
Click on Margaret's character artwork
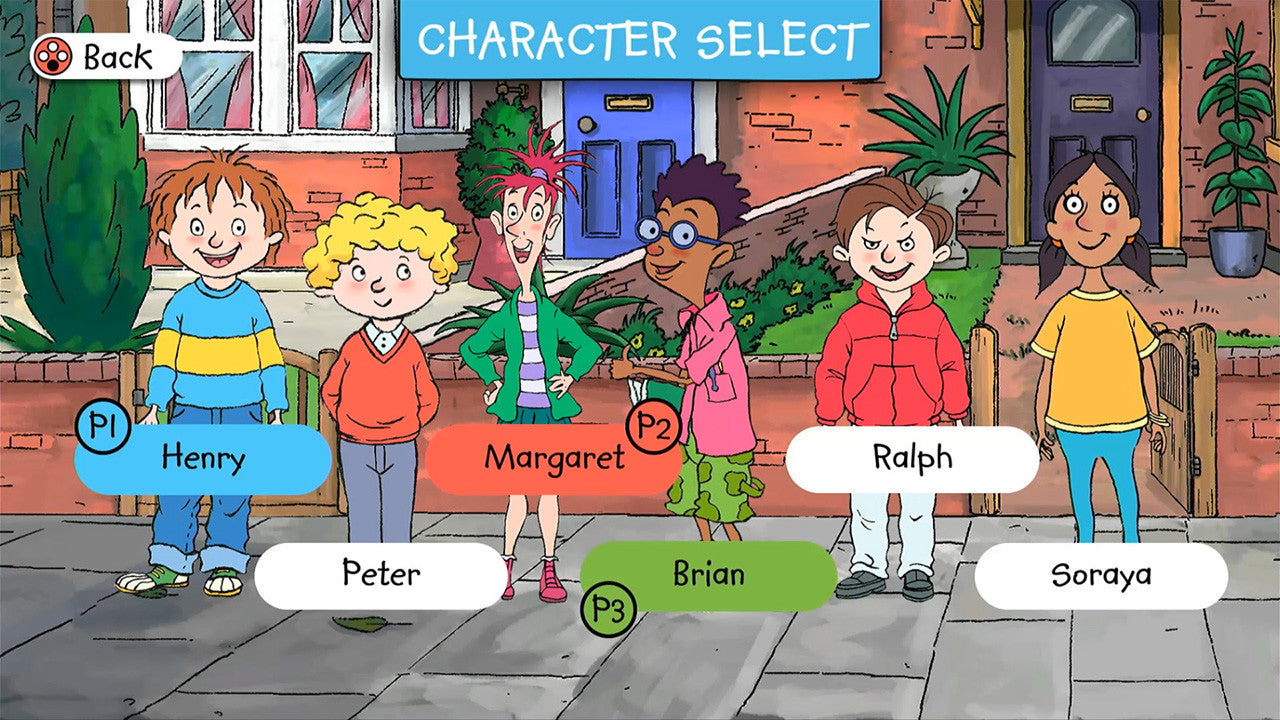(530, 300)
